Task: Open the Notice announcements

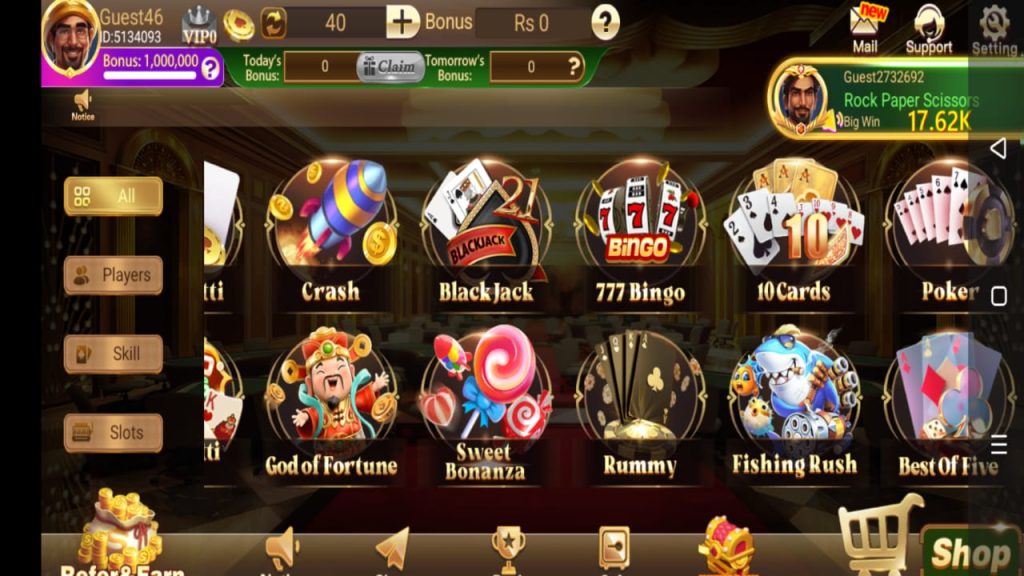Action: pos(83,104)
